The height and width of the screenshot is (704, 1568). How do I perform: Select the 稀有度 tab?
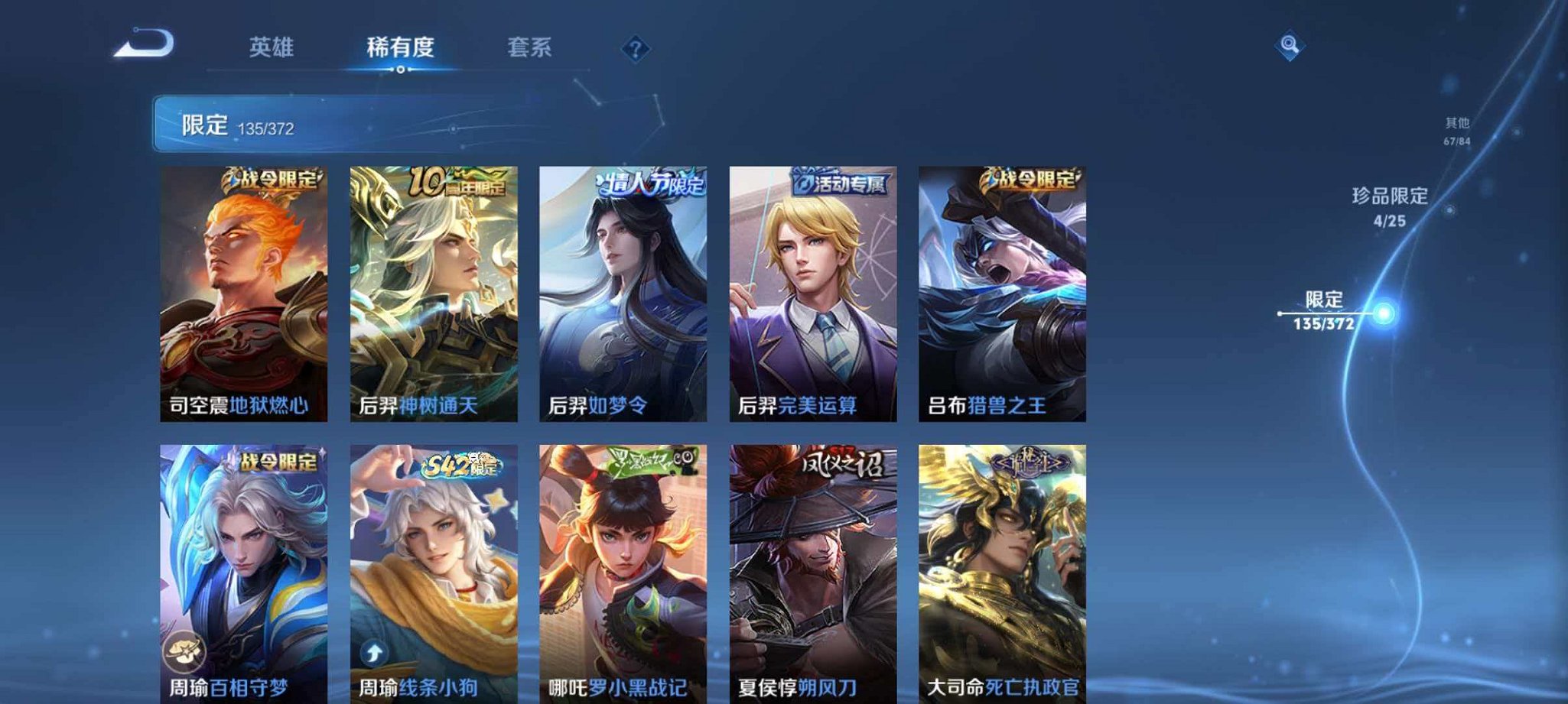pos(399,47)
